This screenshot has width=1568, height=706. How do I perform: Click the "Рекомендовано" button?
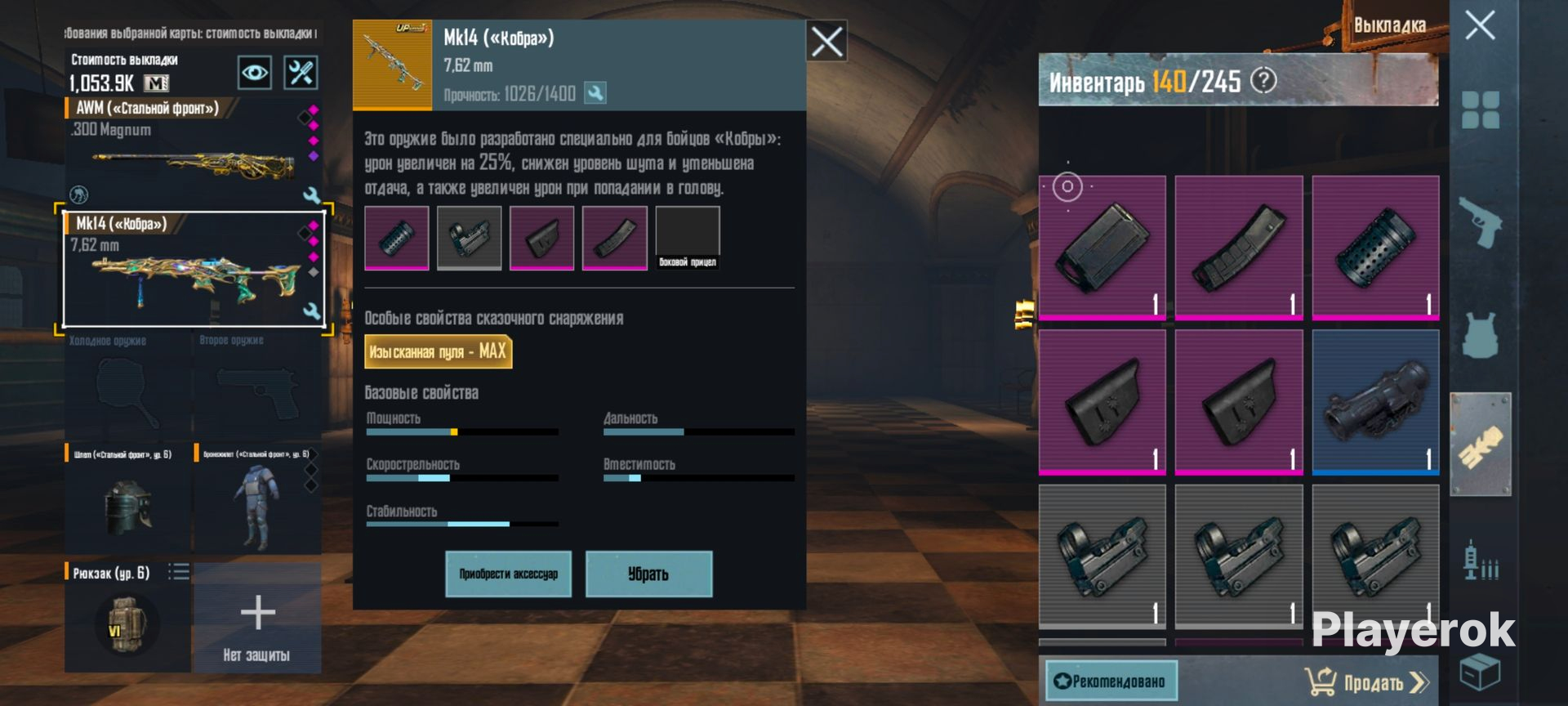pyautogui.click(x=1111, y=681)
